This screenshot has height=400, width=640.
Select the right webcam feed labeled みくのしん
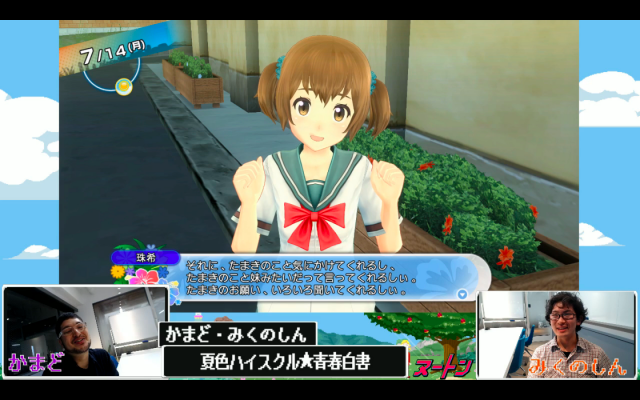(x=557, y=333)
